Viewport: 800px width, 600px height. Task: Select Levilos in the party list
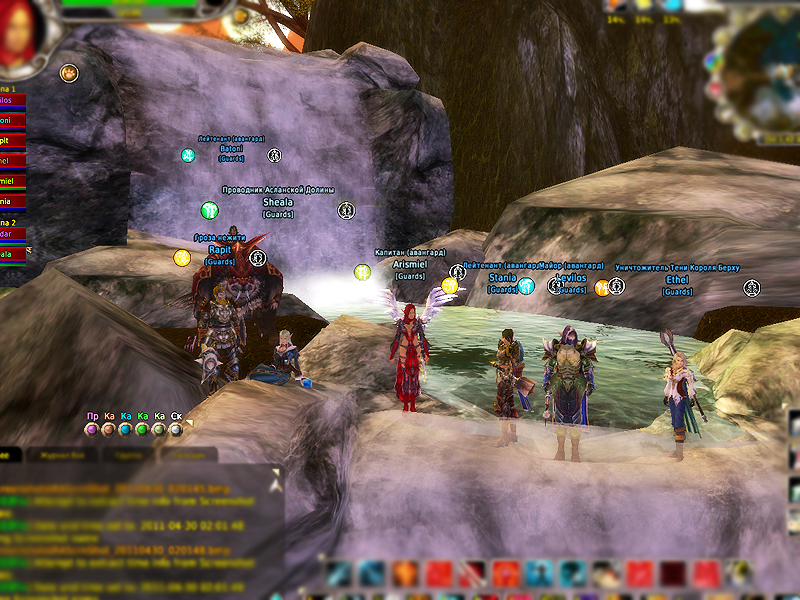pyautogui.click(x=10, y=101)
